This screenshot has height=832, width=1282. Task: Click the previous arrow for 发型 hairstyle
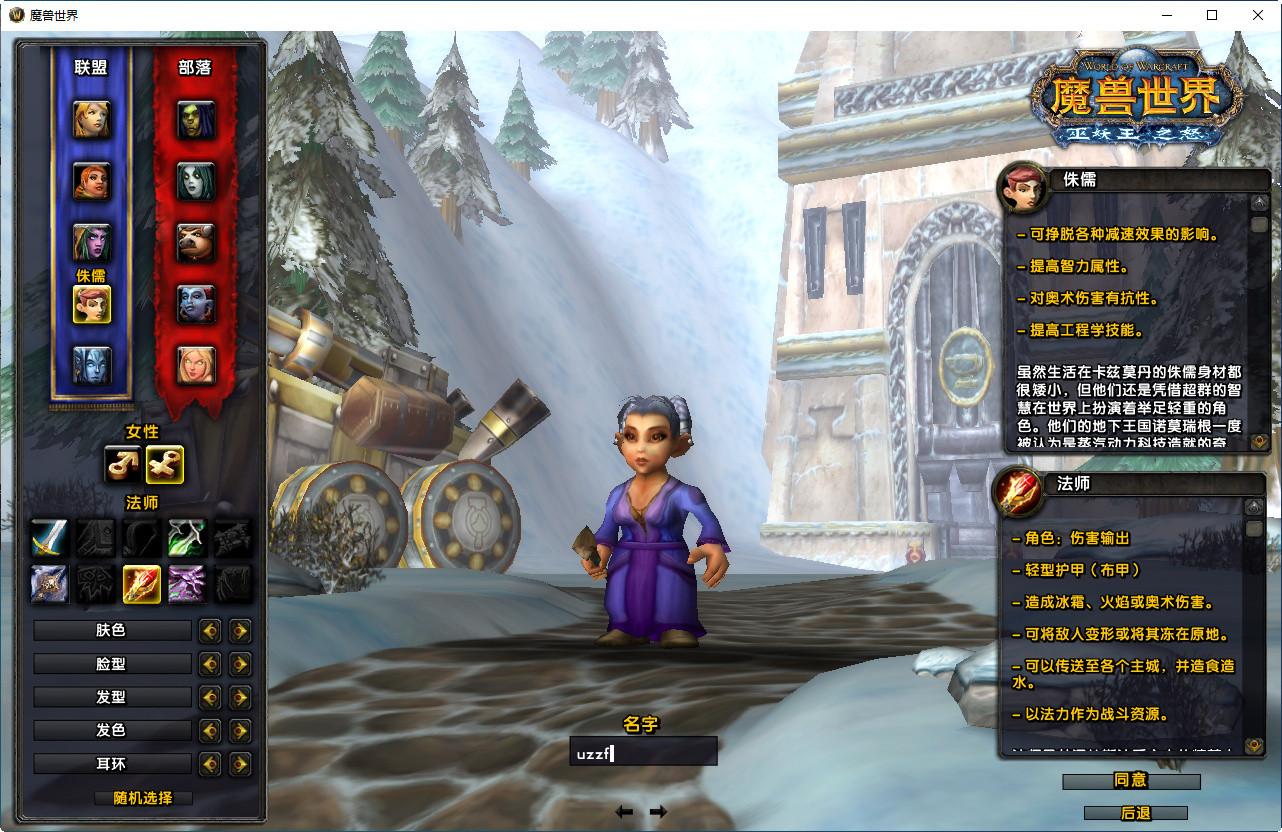[210, 697]
